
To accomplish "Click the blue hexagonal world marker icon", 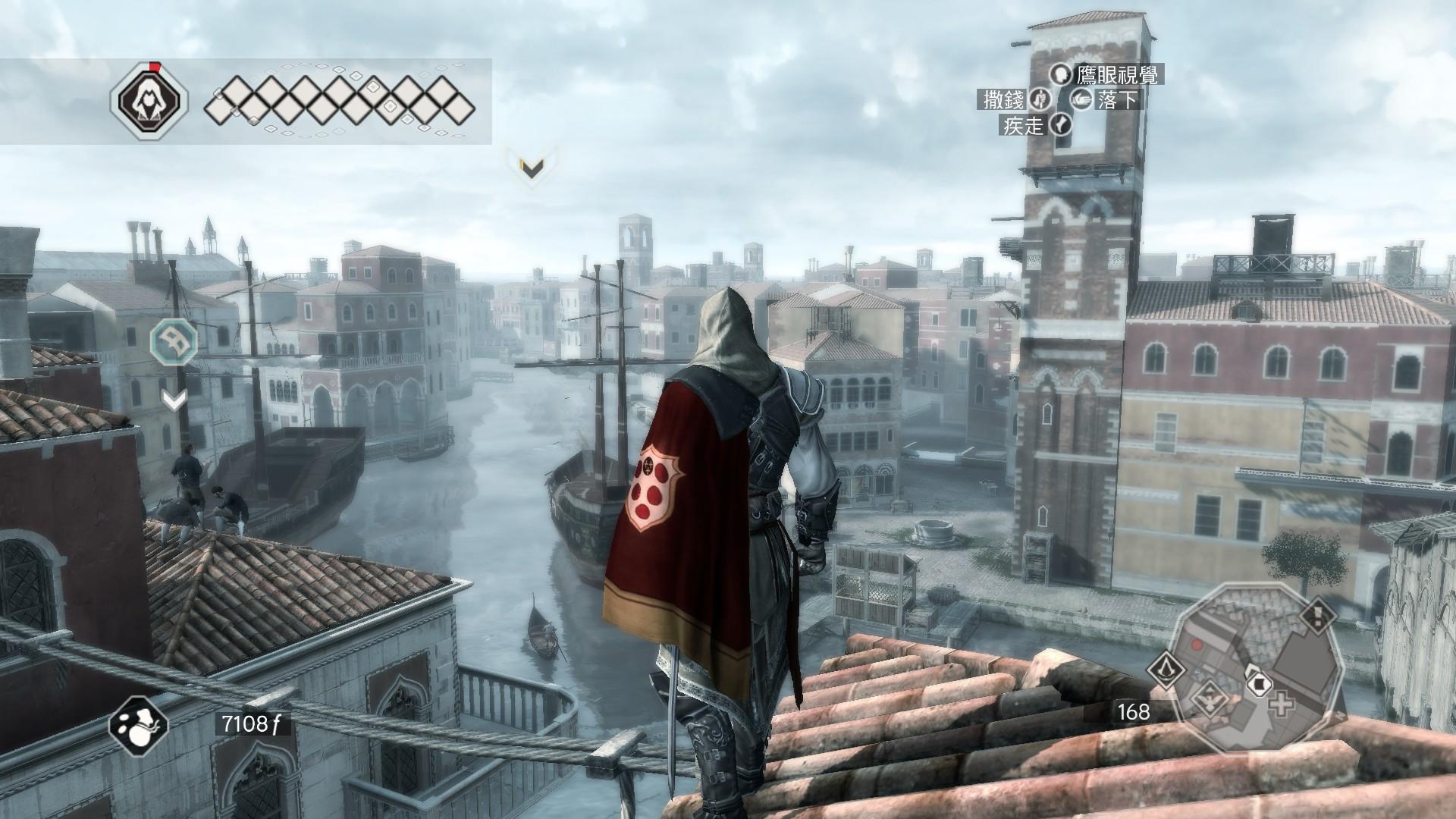I will coord(174,342).
